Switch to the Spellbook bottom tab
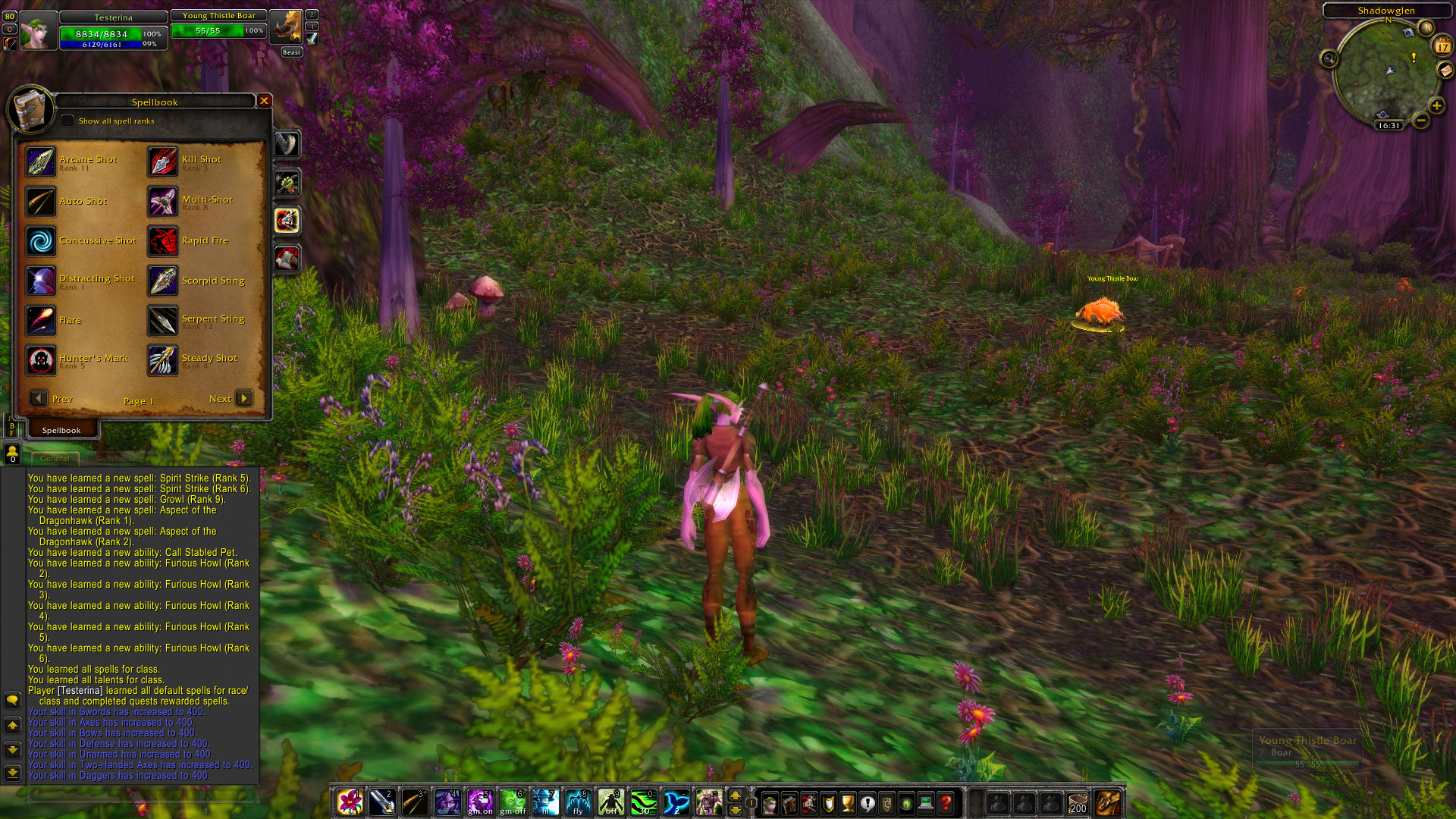 [61, 430]
